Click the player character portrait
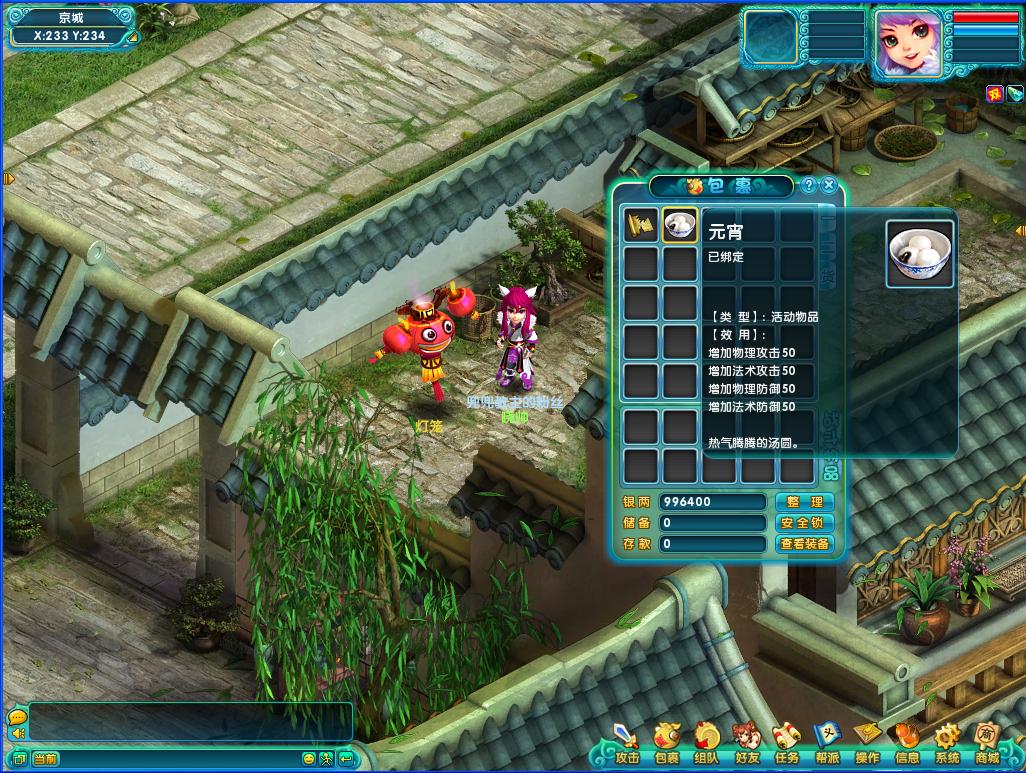The height and width of the screenshot is (773, 1026). click(x=909, y=44)
